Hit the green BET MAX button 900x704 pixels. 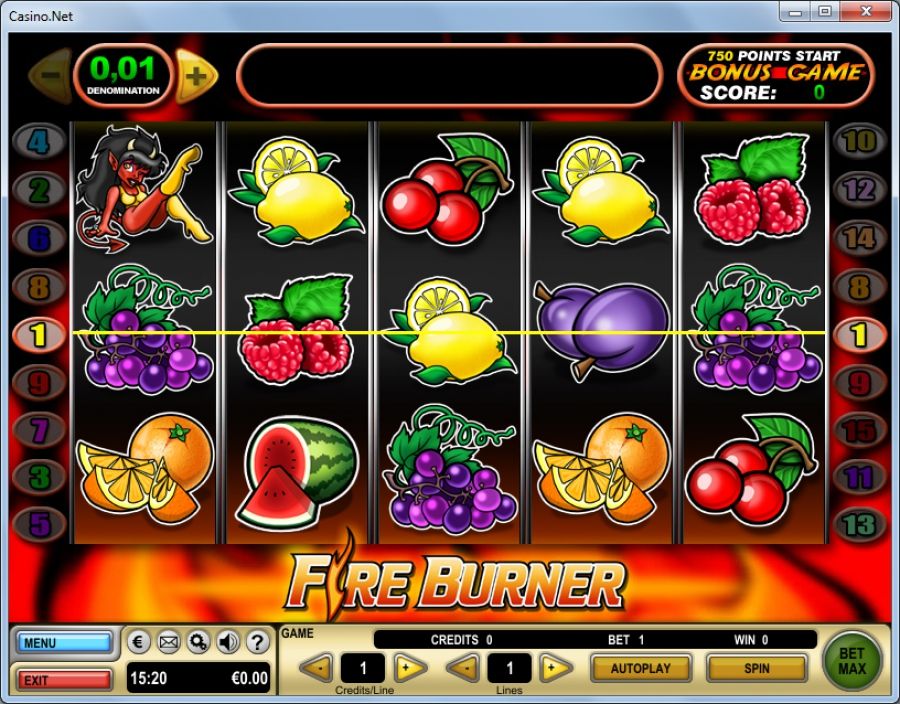point(852,661)
